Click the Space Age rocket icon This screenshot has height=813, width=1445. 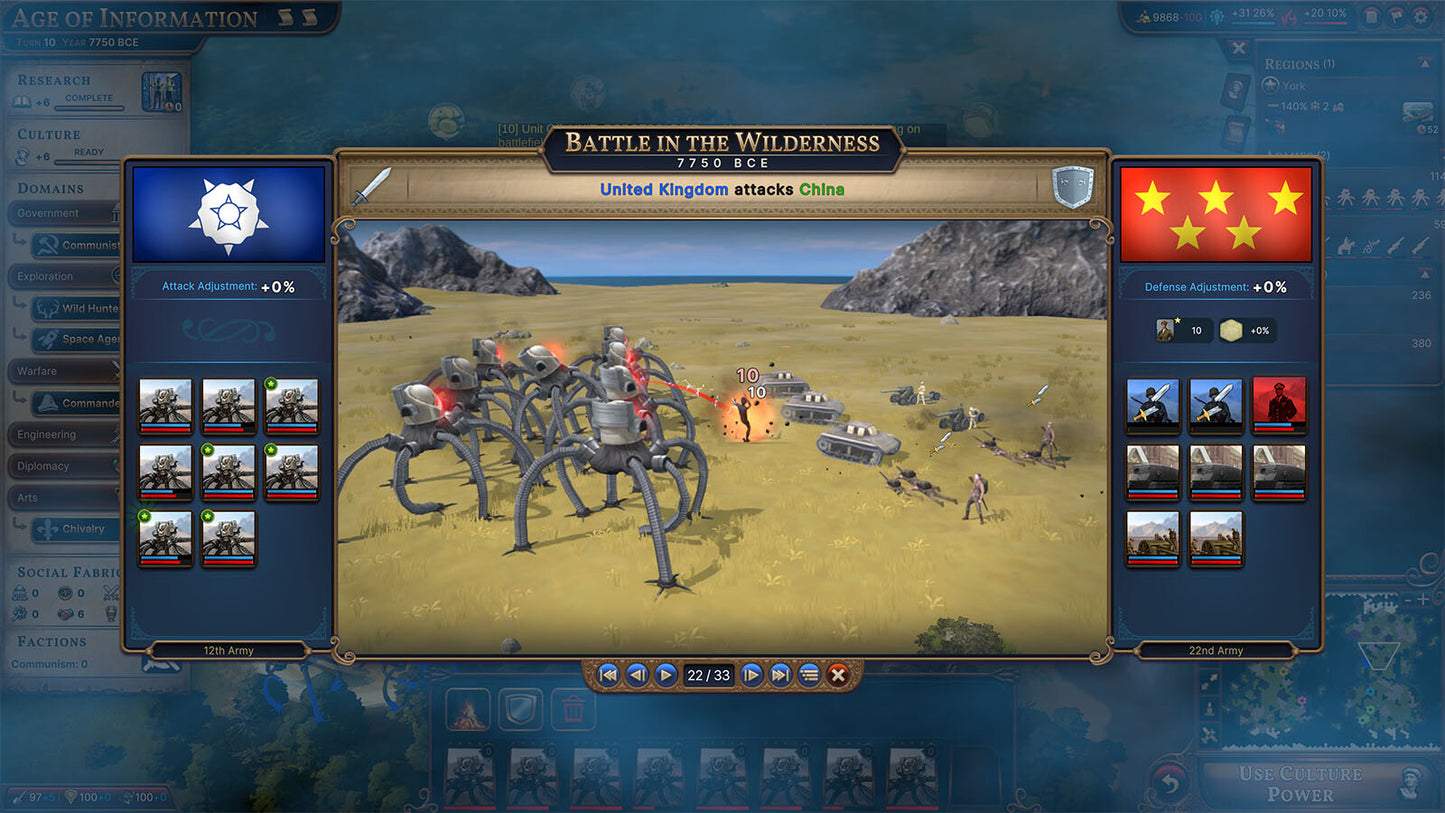48,339
